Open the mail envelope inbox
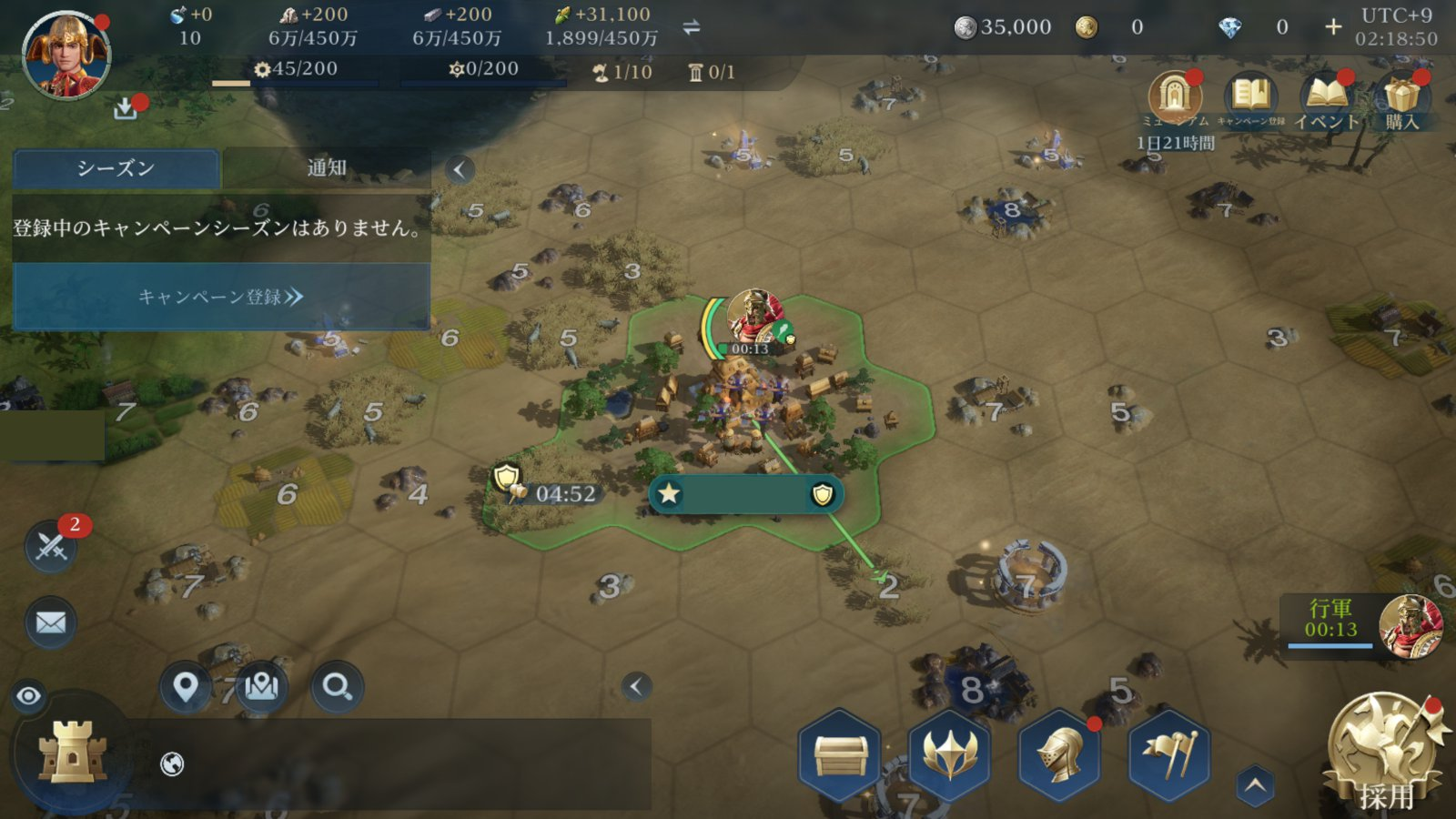1456x819 pixels. [51, 623]
